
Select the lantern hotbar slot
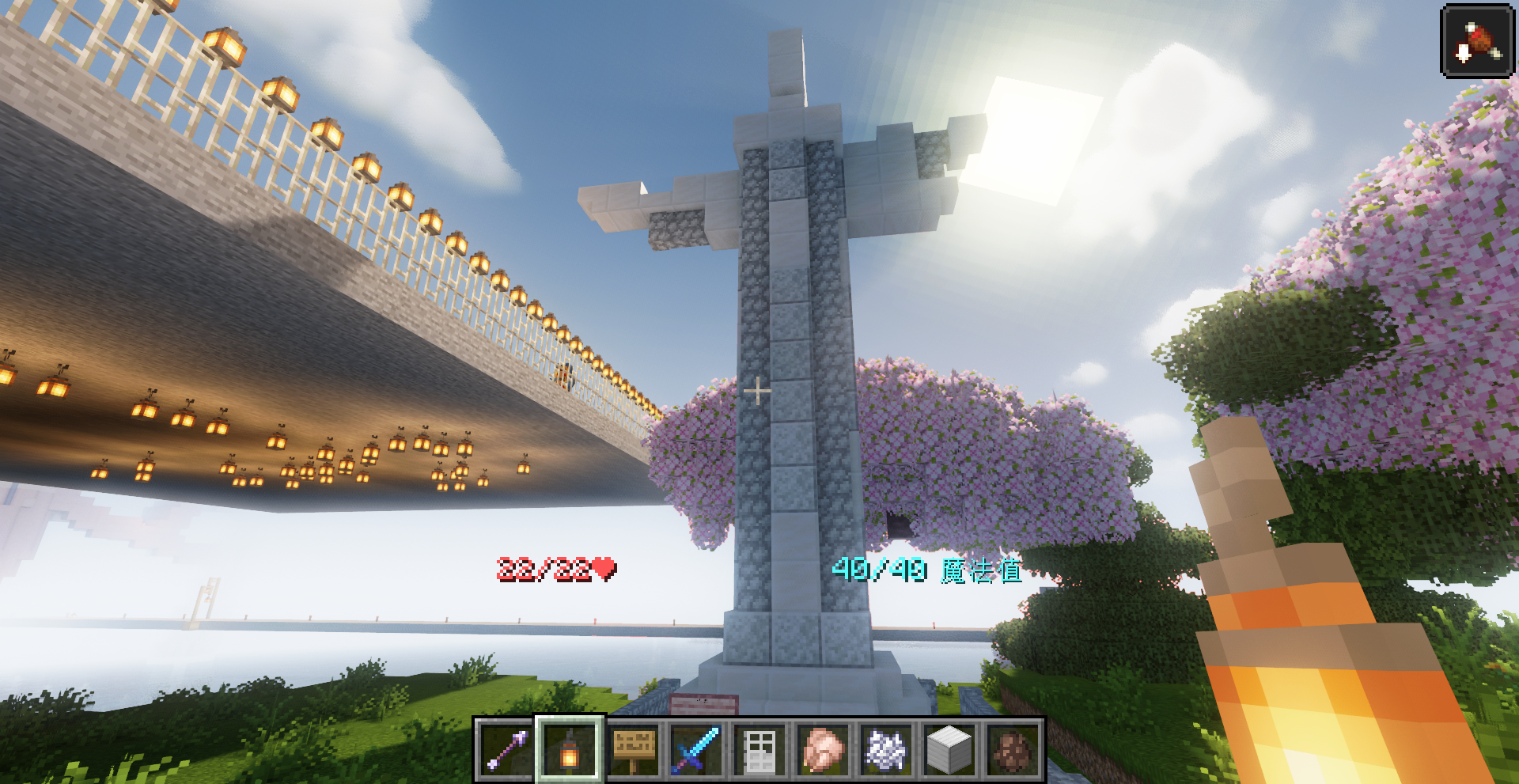pos(570,750)
